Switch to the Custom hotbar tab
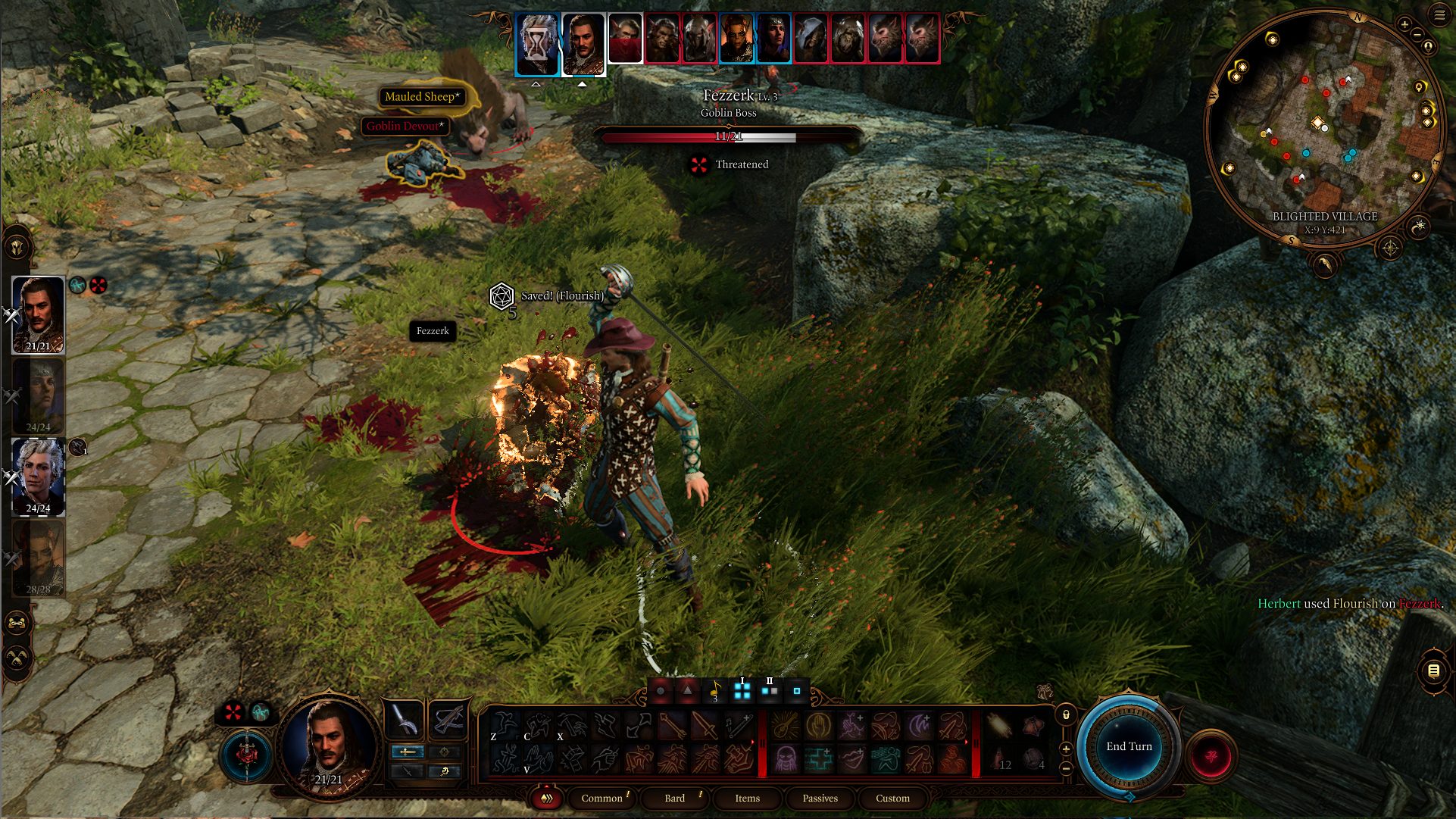The image size is (1456, 819). click(892, 798)
